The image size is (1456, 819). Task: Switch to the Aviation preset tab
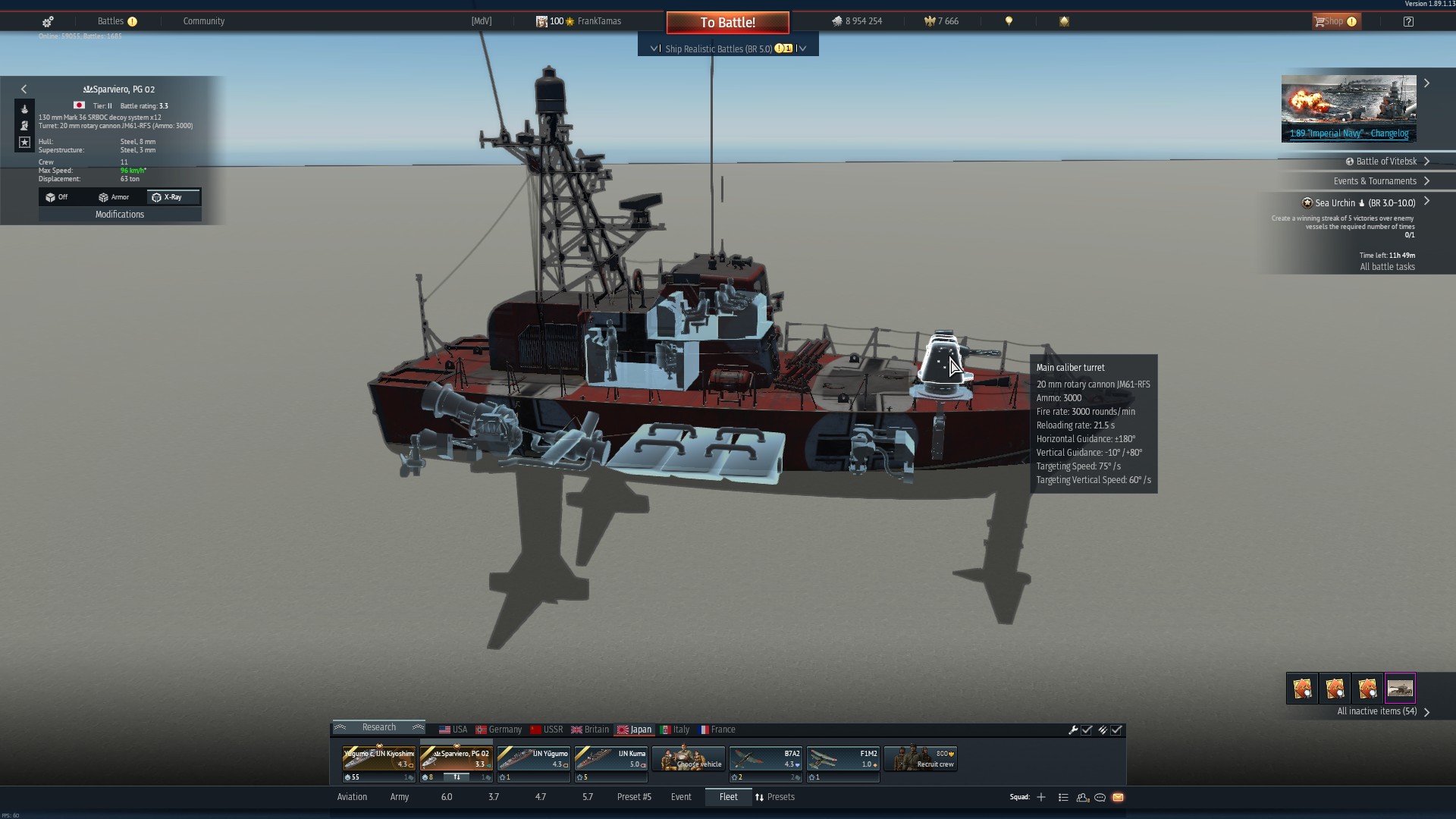pos(352,797)
